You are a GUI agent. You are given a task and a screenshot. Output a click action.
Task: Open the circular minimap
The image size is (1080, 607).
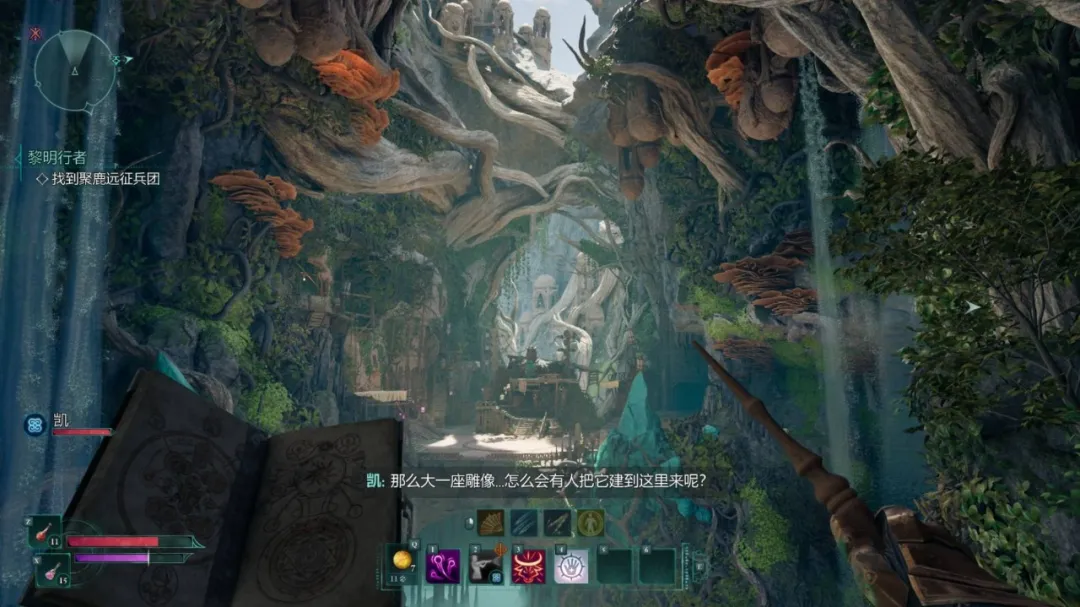coord(75,67)
